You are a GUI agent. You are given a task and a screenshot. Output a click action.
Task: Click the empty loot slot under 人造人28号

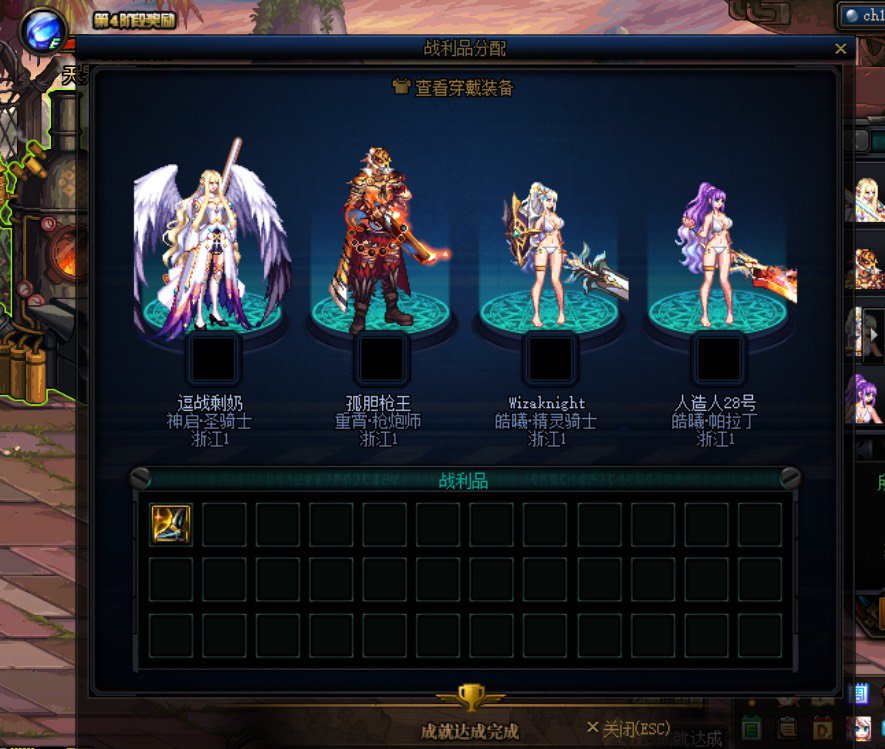coord(717,359)
